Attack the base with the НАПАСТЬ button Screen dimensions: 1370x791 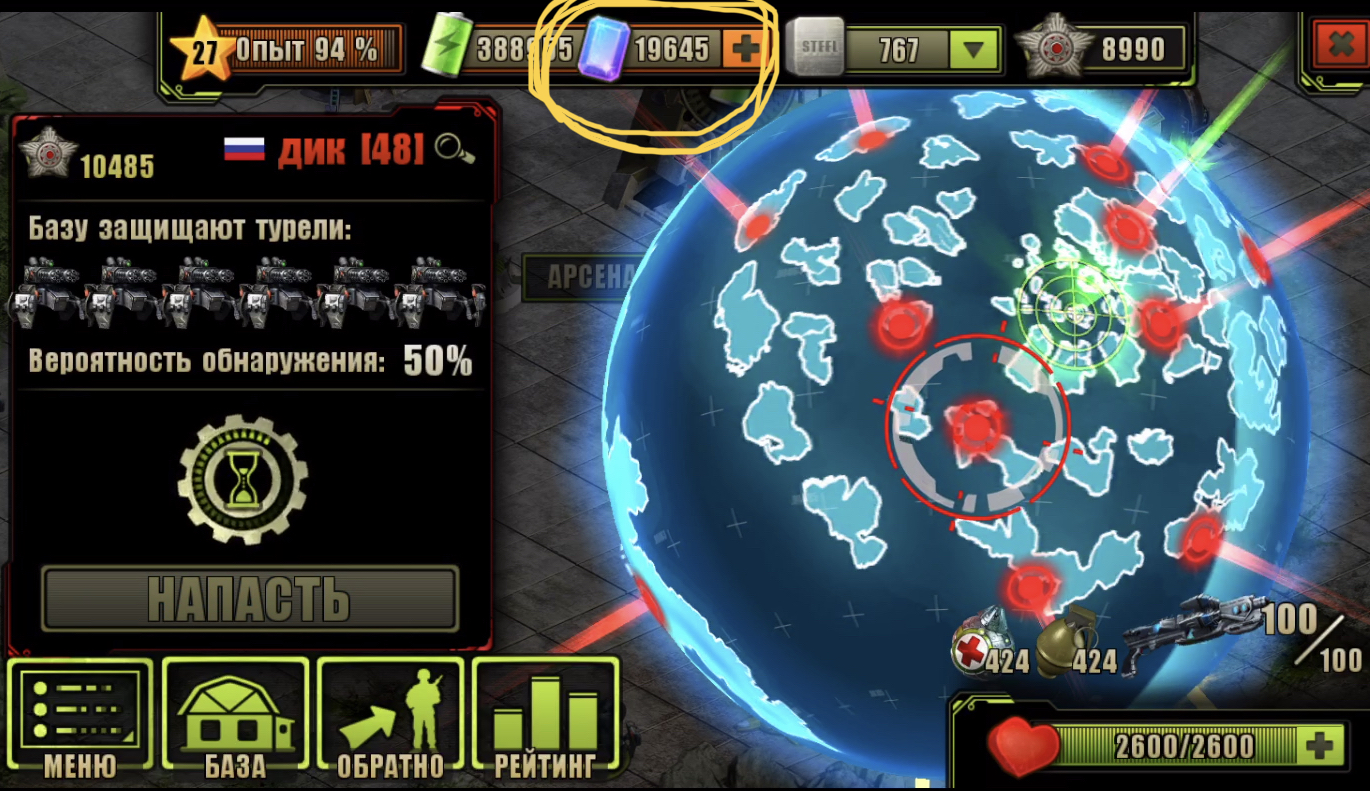point(249,598)
